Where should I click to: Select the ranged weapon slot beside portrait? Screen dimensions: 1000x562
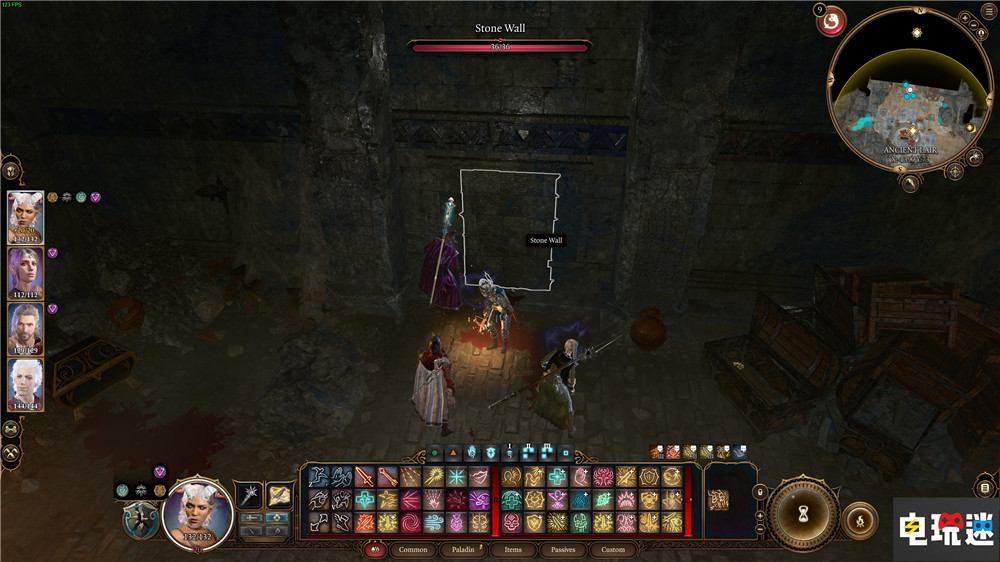[x=279, y=494]
